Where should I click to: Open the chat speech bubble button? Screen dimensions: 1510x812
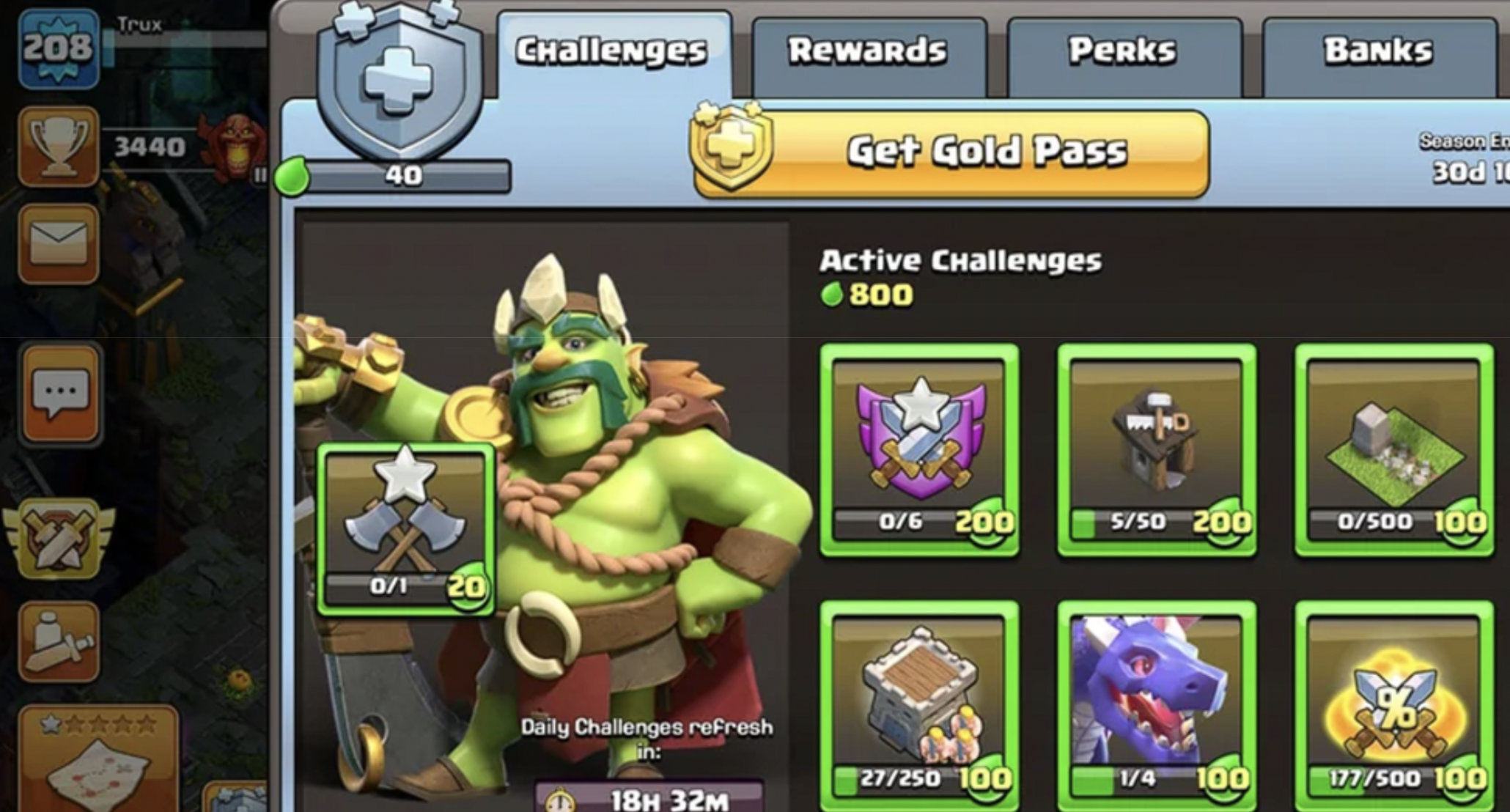[x=61, y=394]
